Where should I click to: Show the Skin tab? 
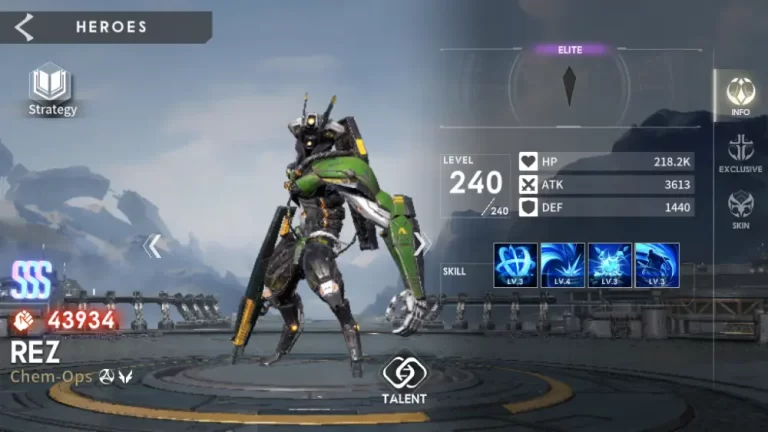(740, 209)
